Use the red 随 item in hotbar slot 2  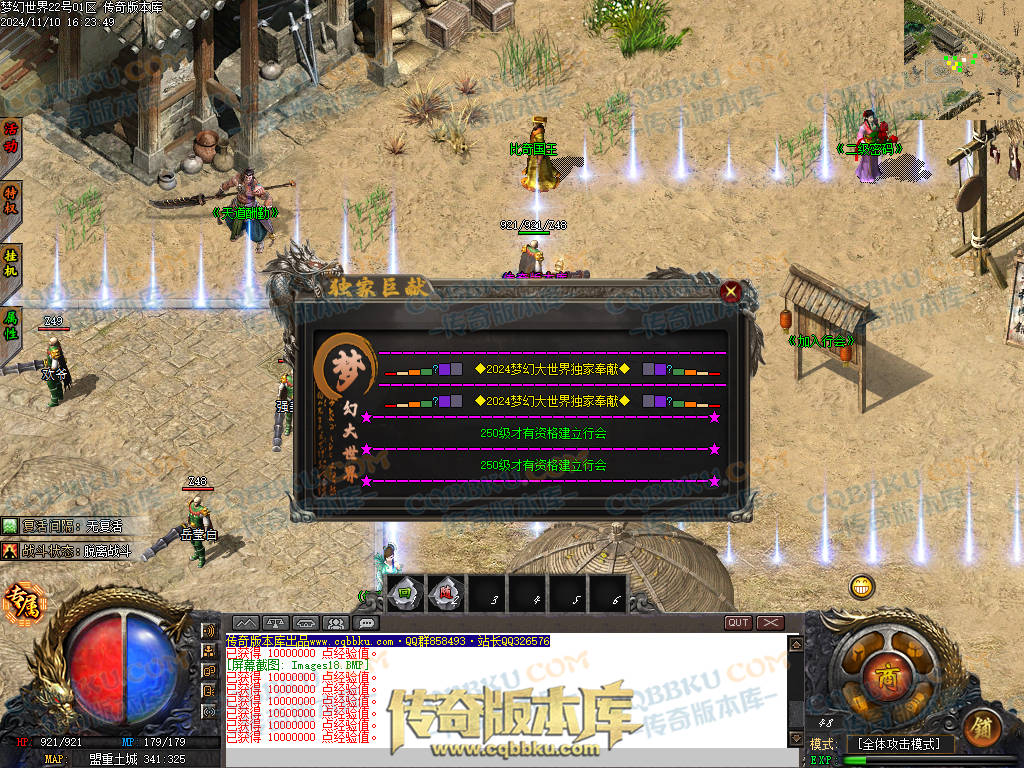coord(446,594)
